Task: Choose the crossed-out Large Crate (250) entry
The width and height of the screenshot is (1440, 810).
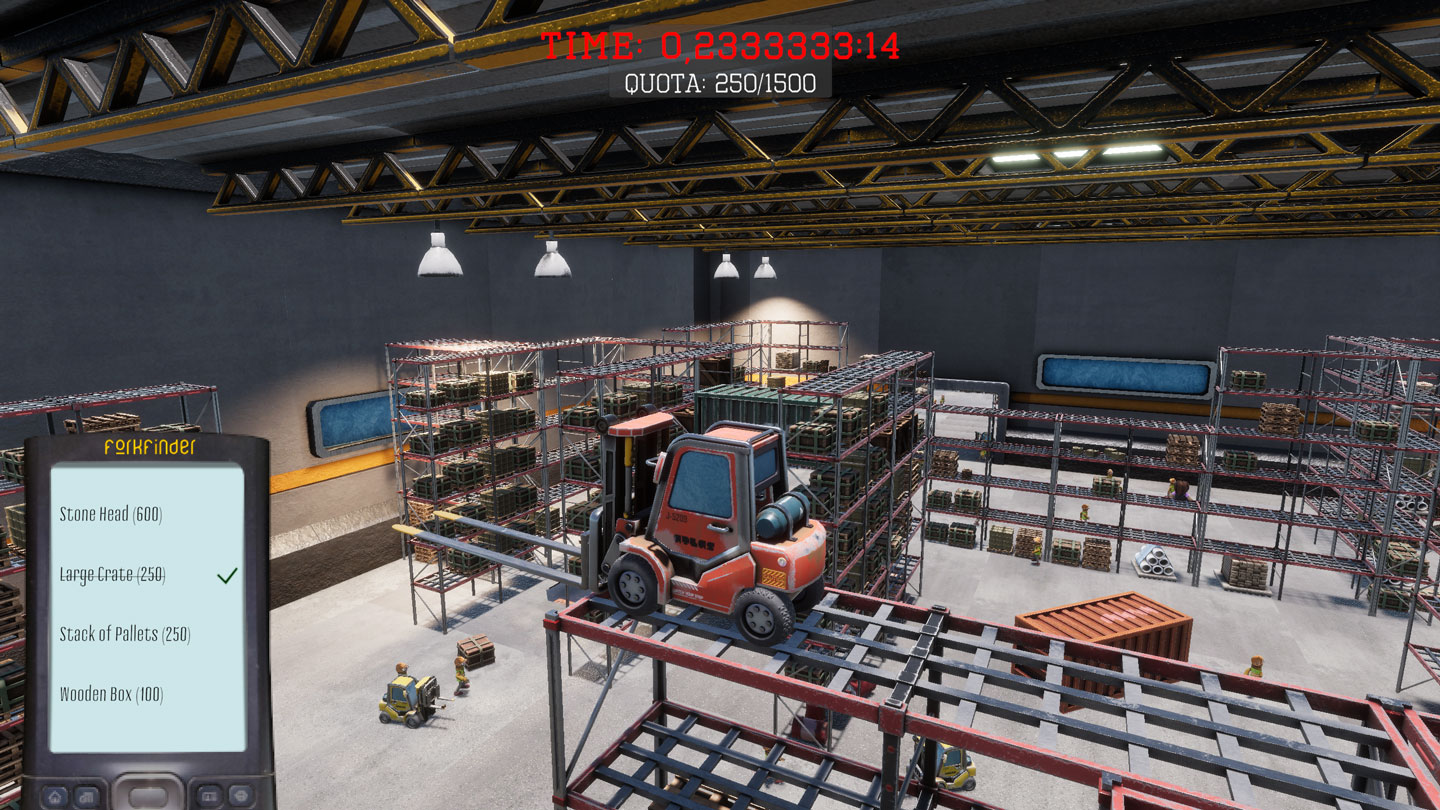Action: pos(112,575)
